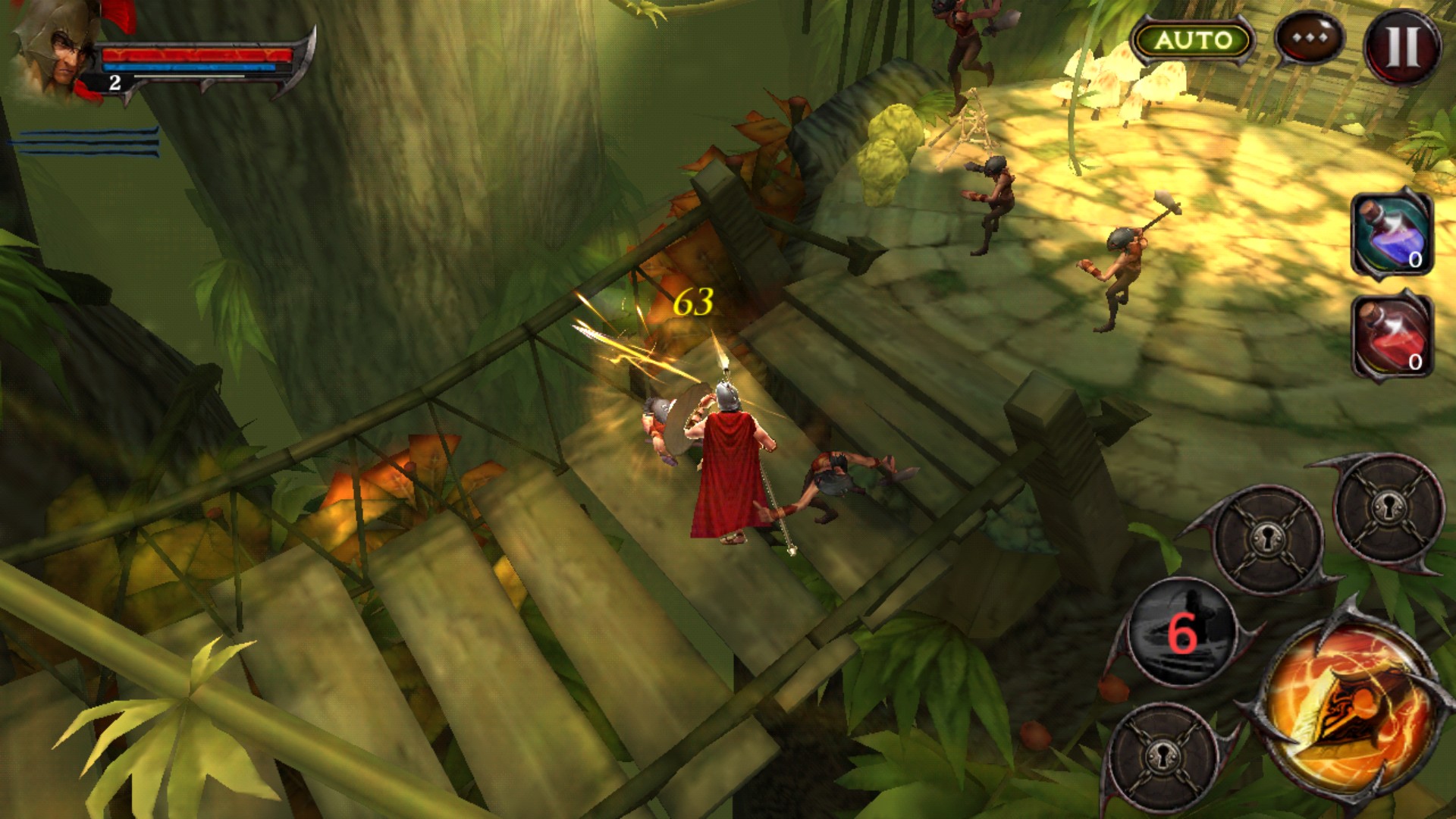Viewport: 1456px width, 819px height.
Task: Toggle the AUTO battle button
Action: [1192, 40]
